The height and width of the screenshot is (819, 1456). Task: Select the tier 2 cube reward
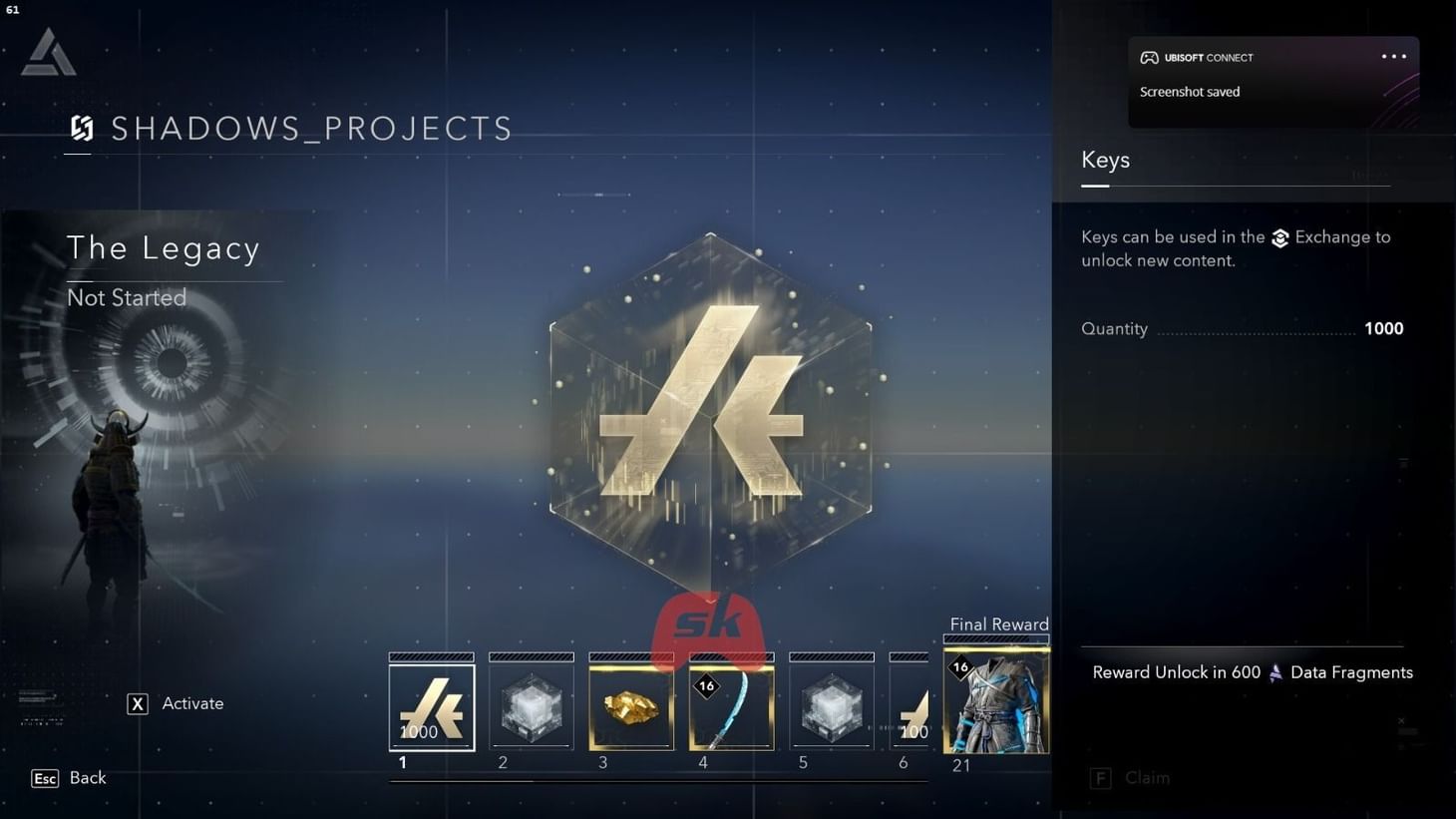coord(531,703)
